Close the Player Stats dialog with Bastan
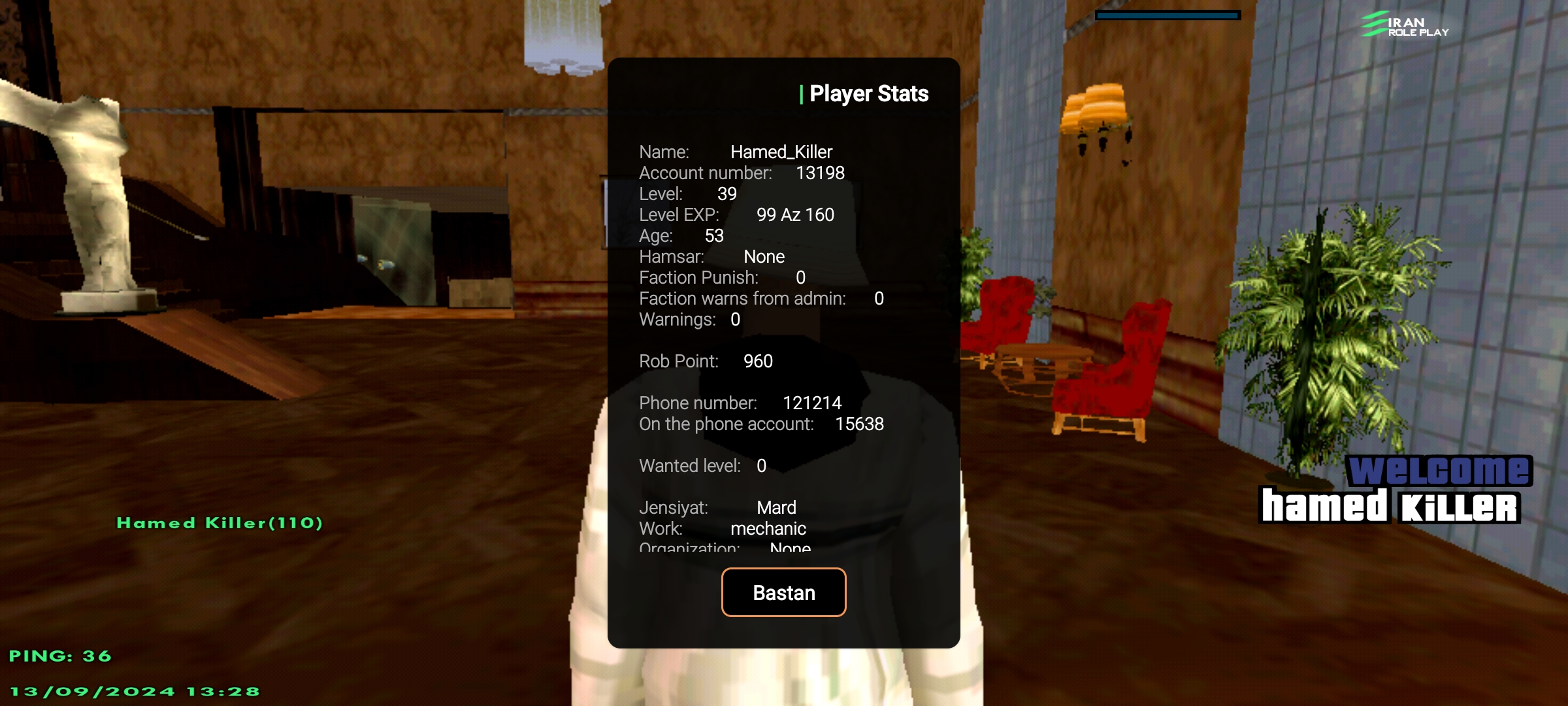This screenshot has width=1568, height=706. click(783, 592)
